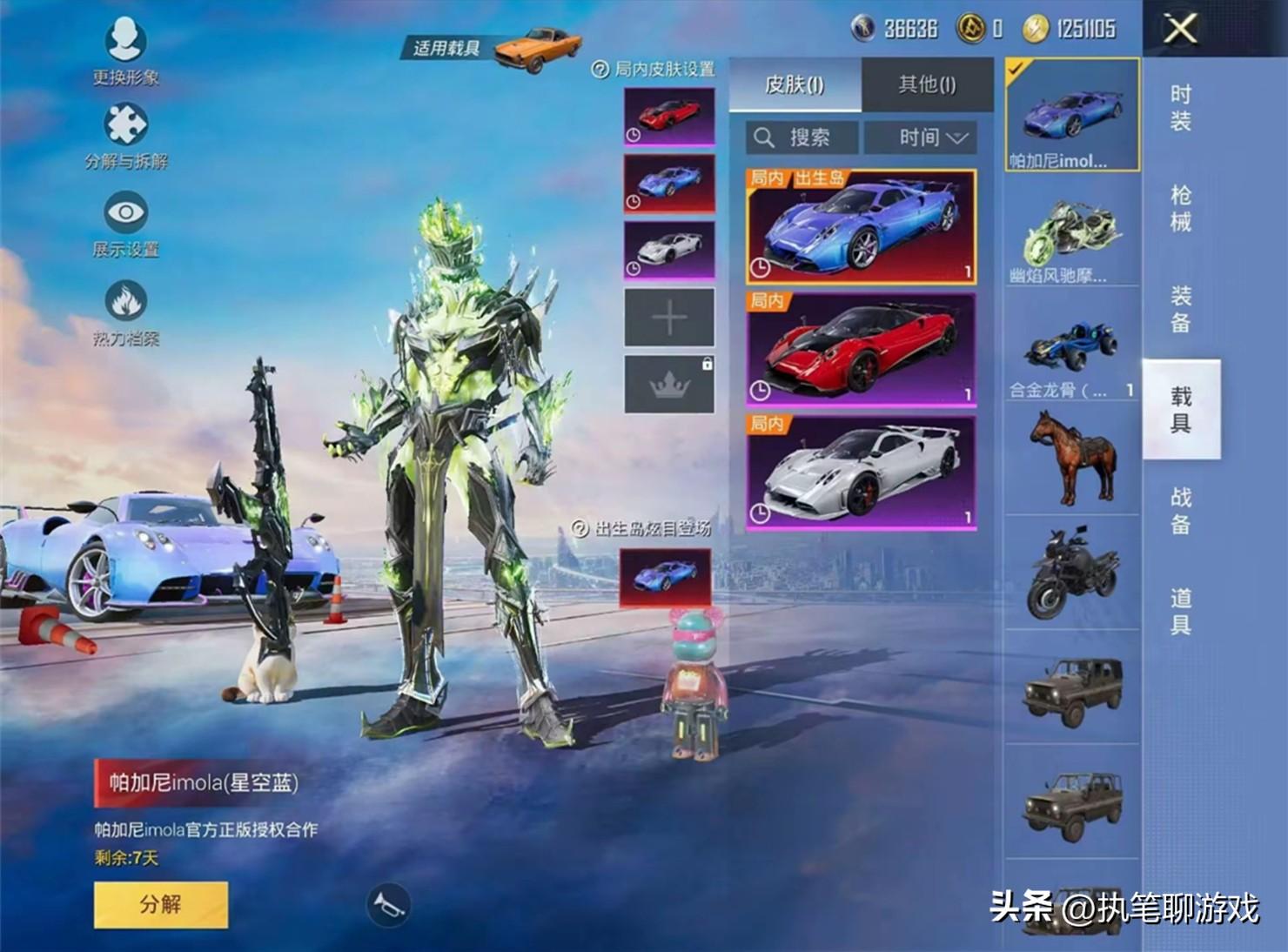The image size is (1288, 952).
Task: Select the red Pagani skin card
Action: (x=861, y=350)
